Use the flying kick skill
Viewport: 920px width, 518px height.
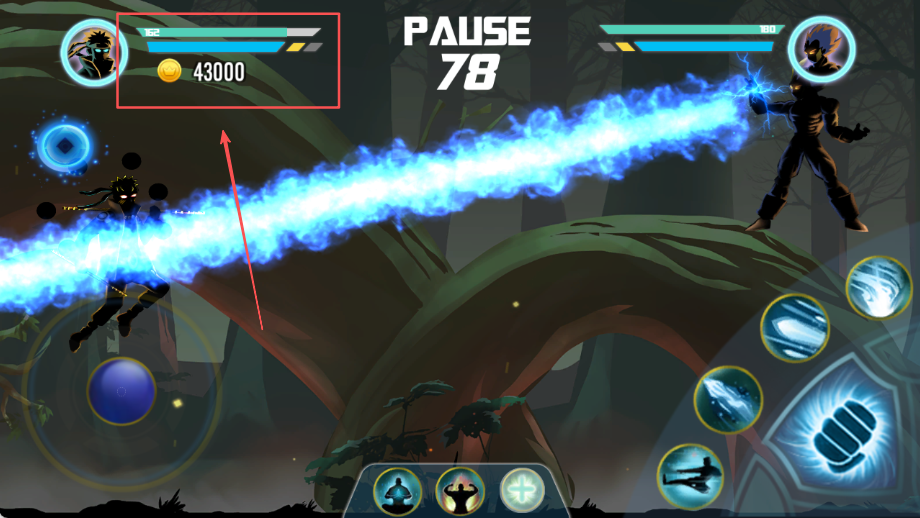pyautogui.click(x=690, y=476)
